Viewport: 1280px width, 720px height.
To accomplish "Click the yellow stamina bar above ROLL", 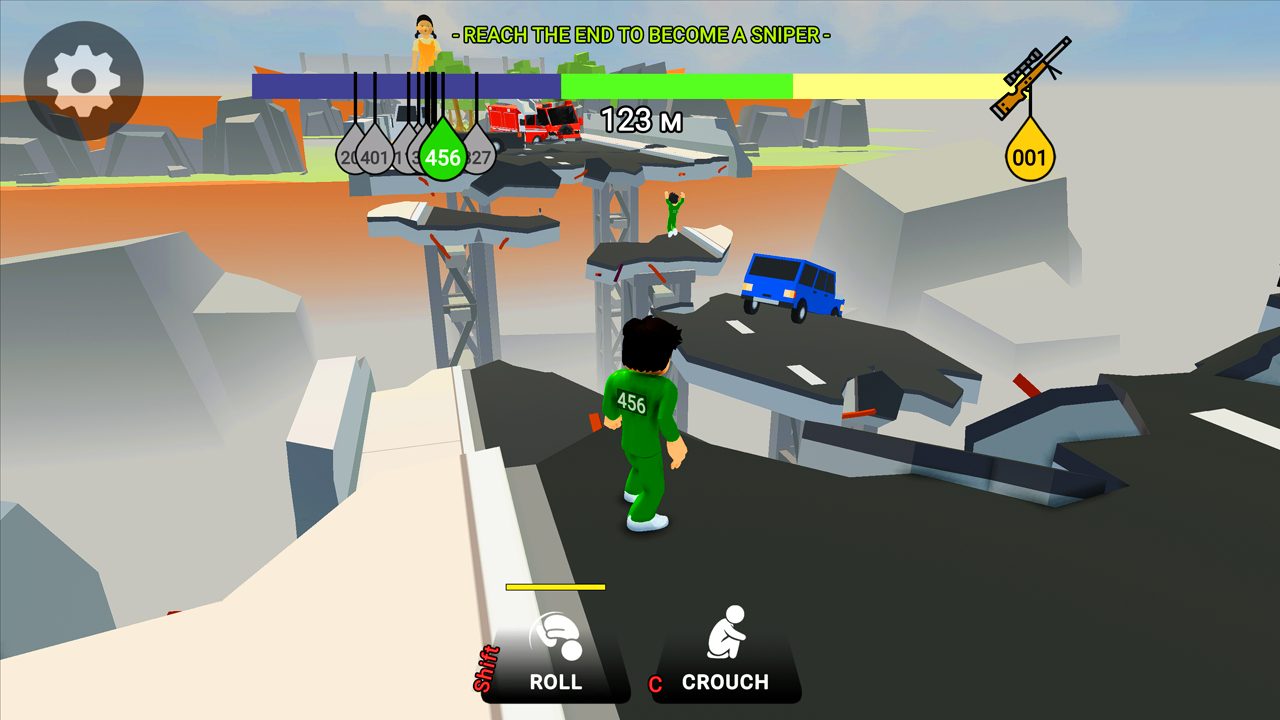I will point(557,587).
